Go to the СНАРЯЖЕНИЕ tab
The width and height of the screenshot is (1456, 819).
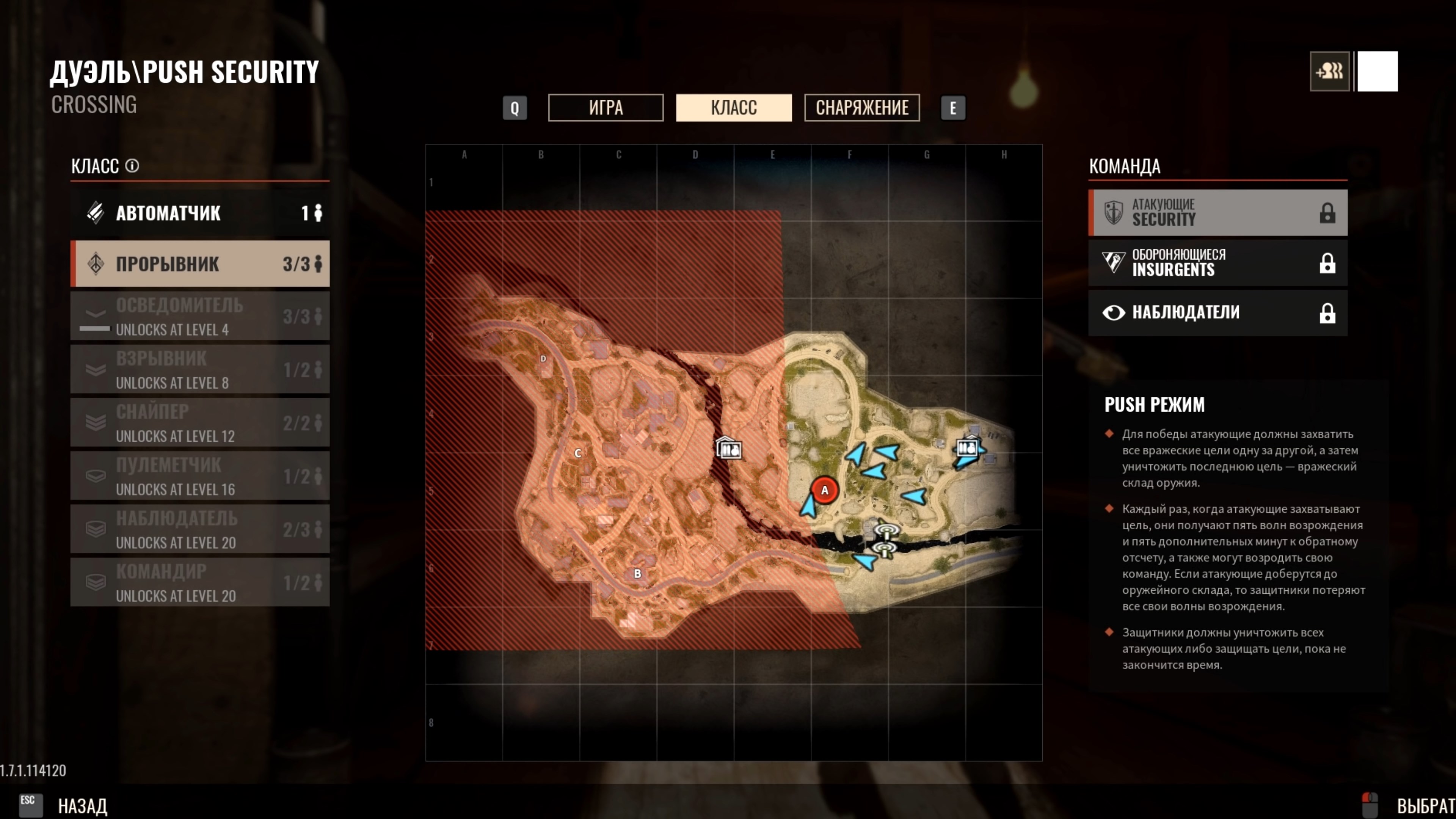[861, 107]
